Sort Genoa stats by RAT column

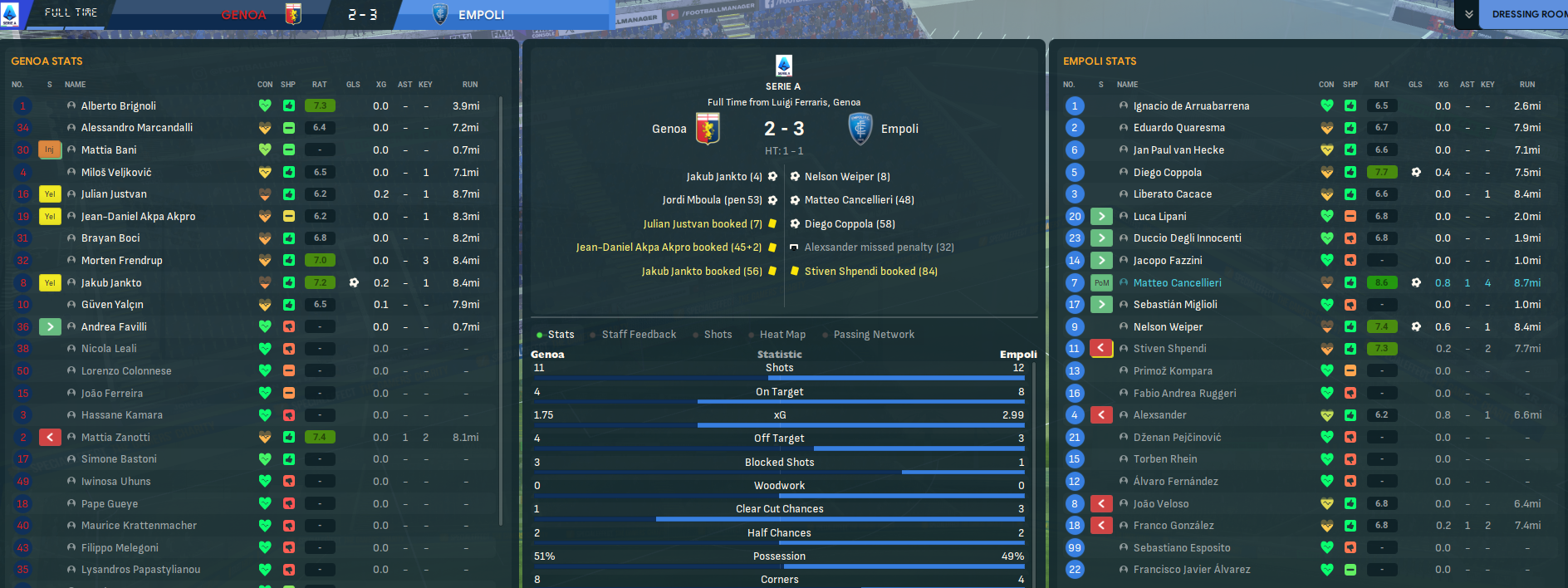click(319, 85)
